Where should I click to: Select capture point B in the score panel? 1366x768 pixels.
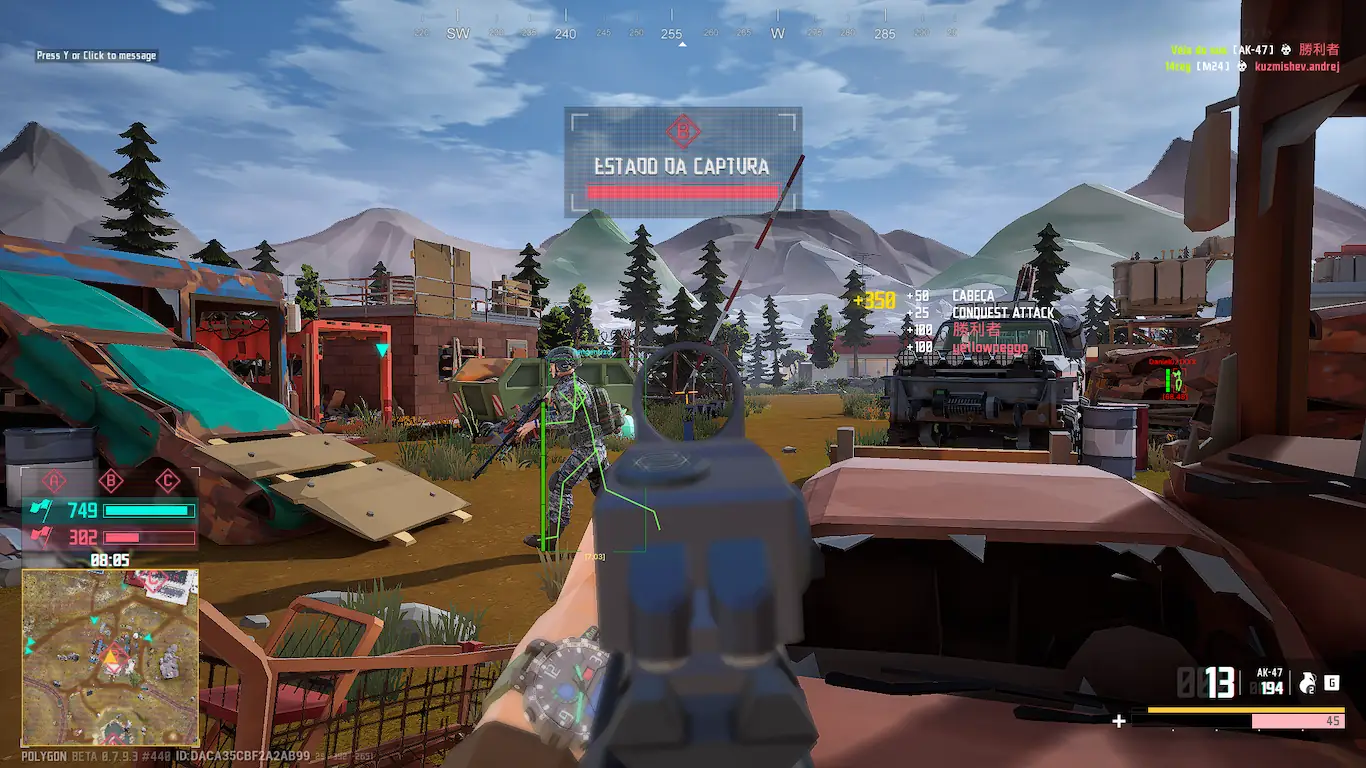tap(111, 481)
